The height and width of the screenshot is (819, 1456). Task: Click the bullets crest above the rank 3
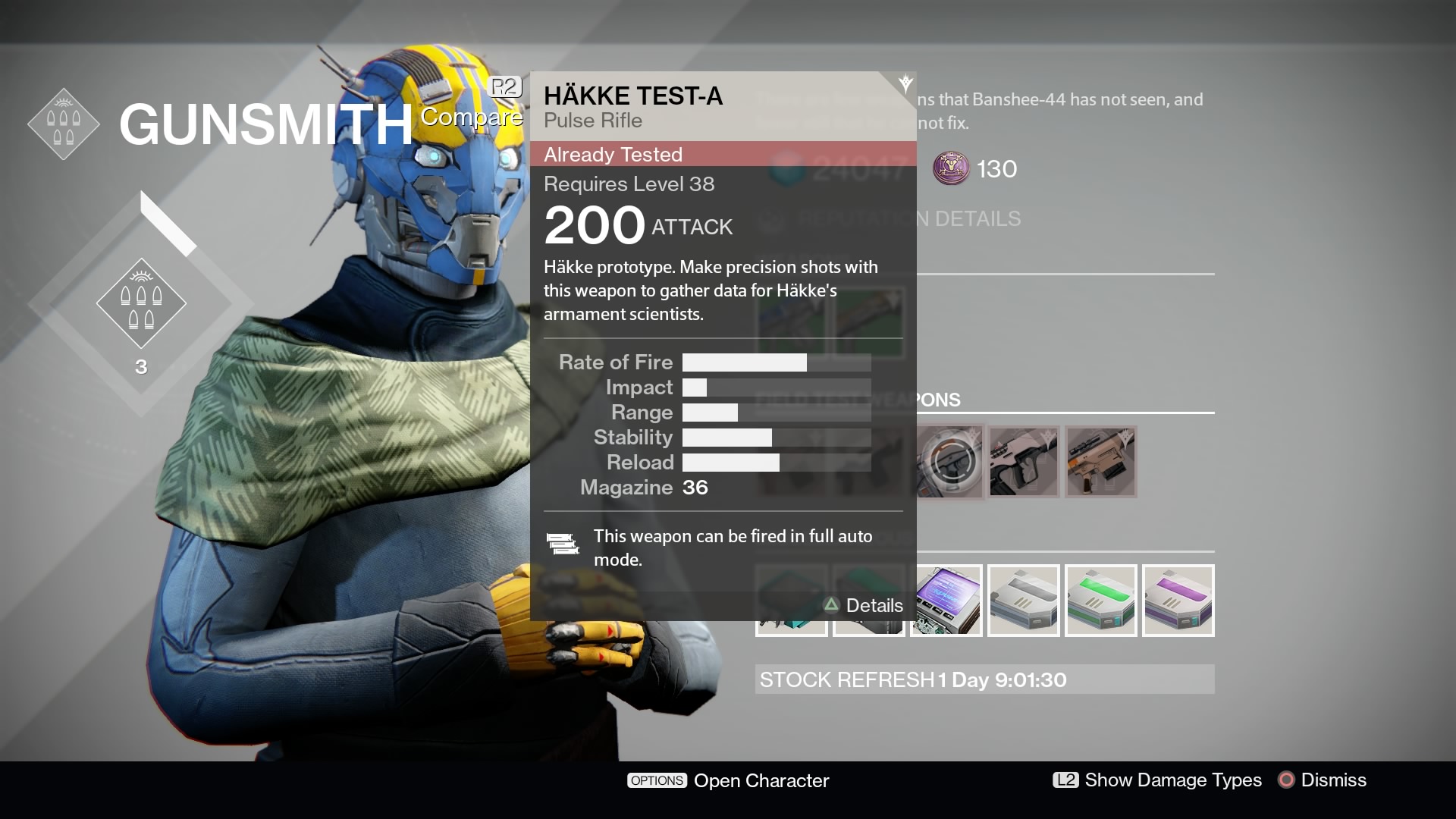pos(141,303)
